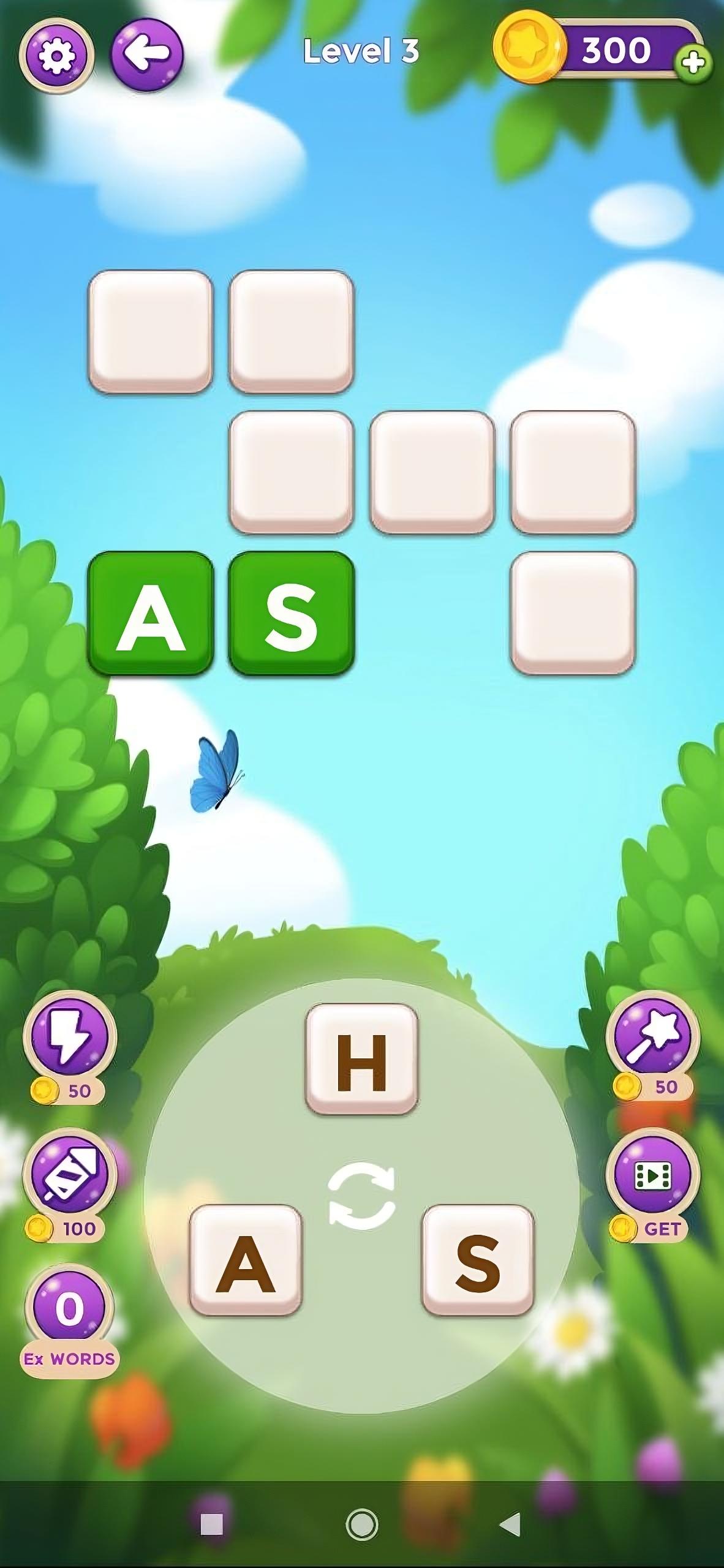Pick the letter A tile in the wheel
Screen dimensions: 724x1568
[246, 1261]
